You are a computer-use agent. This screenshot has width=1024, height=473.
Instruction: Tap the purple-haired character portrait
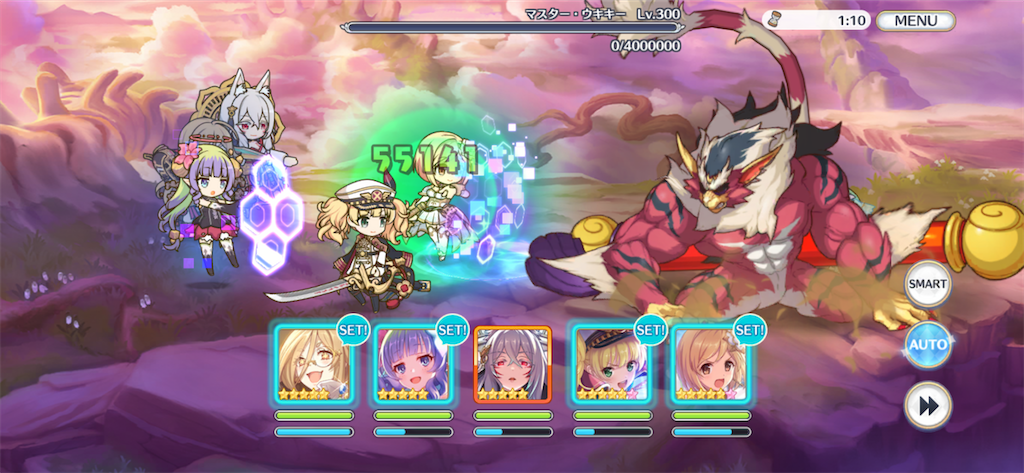pos(413,364)
